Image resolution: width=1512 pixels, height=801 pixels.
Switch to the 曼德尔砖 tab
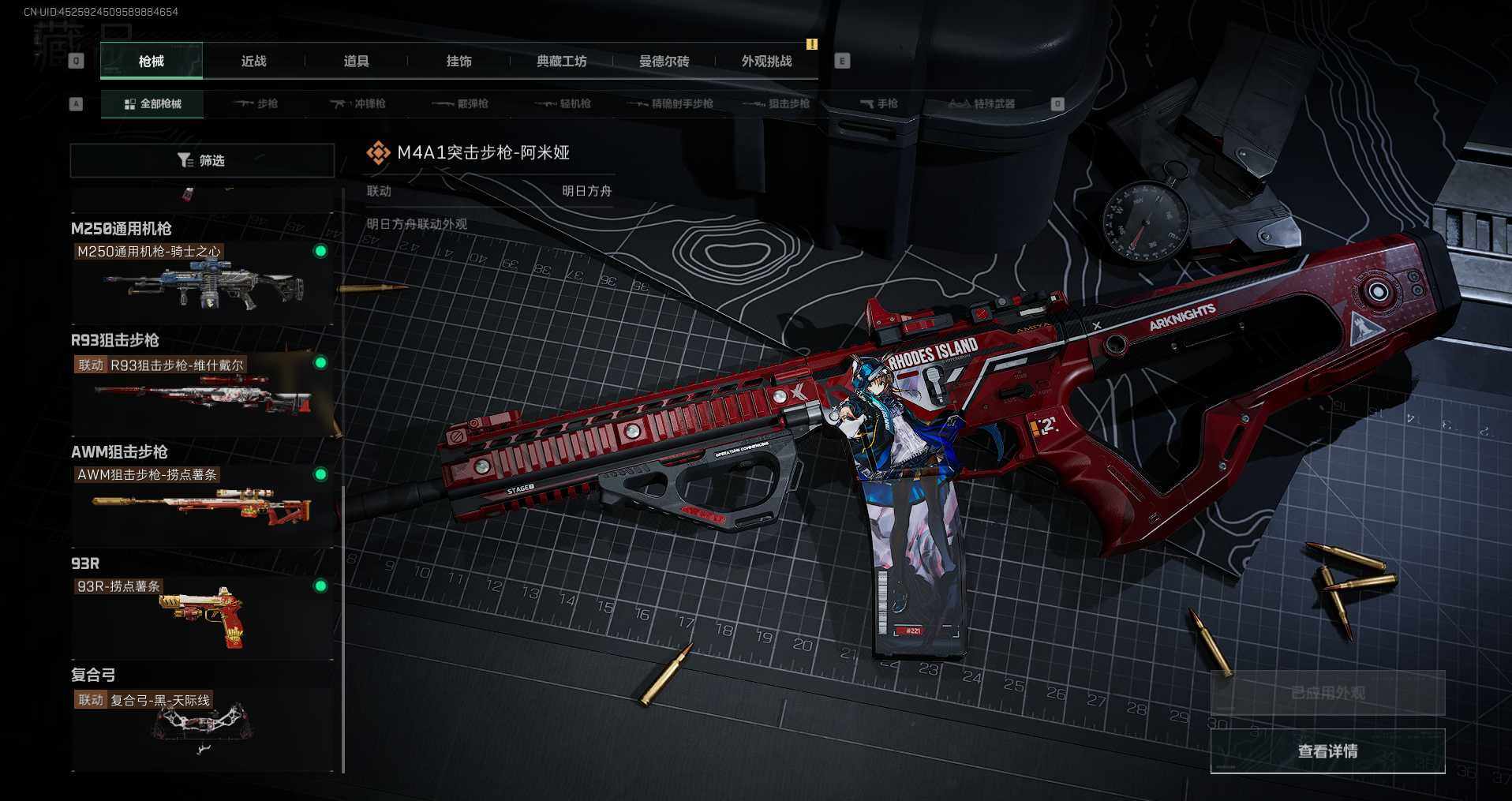click(x=664, y=62)
